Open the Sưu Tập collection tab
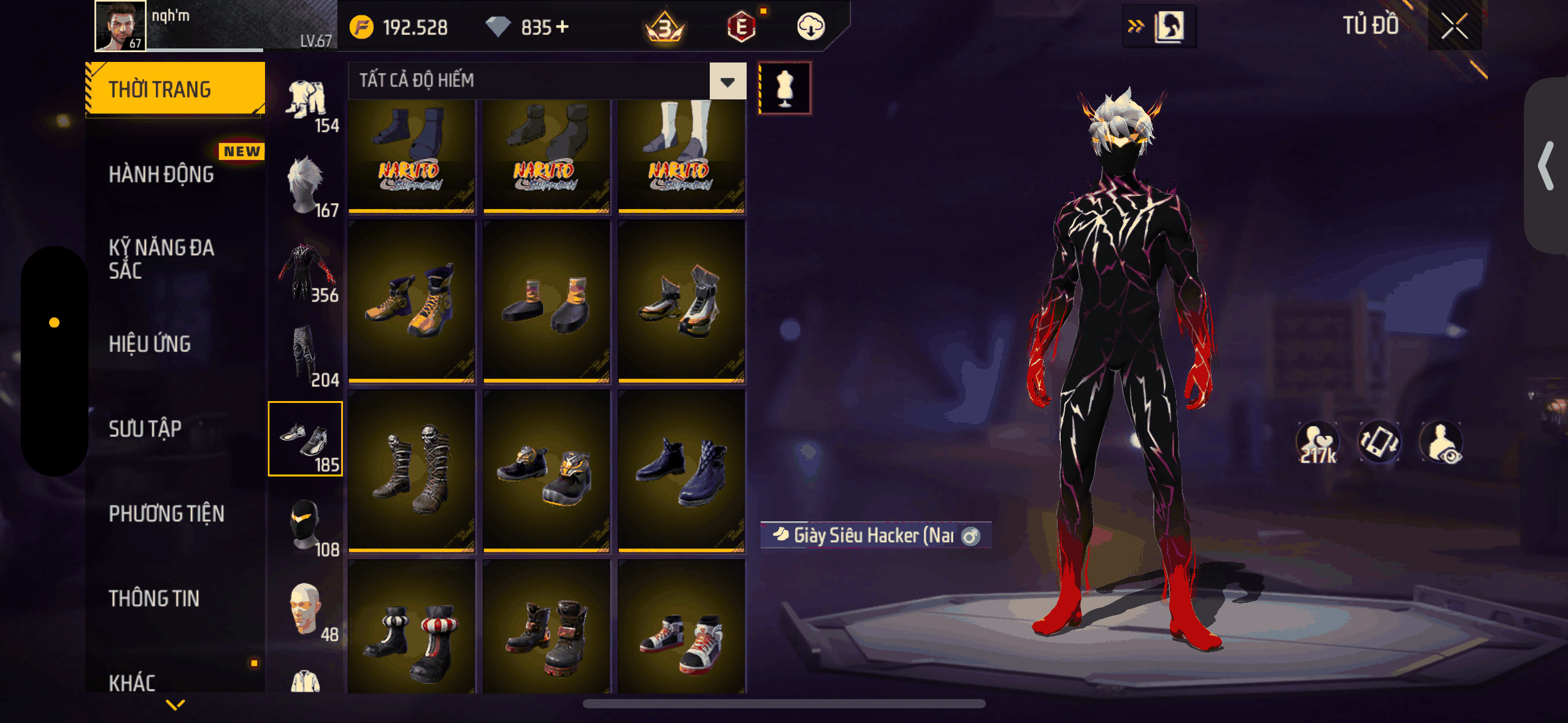This screenshot has height=723, width=1568. click(145, 429)
